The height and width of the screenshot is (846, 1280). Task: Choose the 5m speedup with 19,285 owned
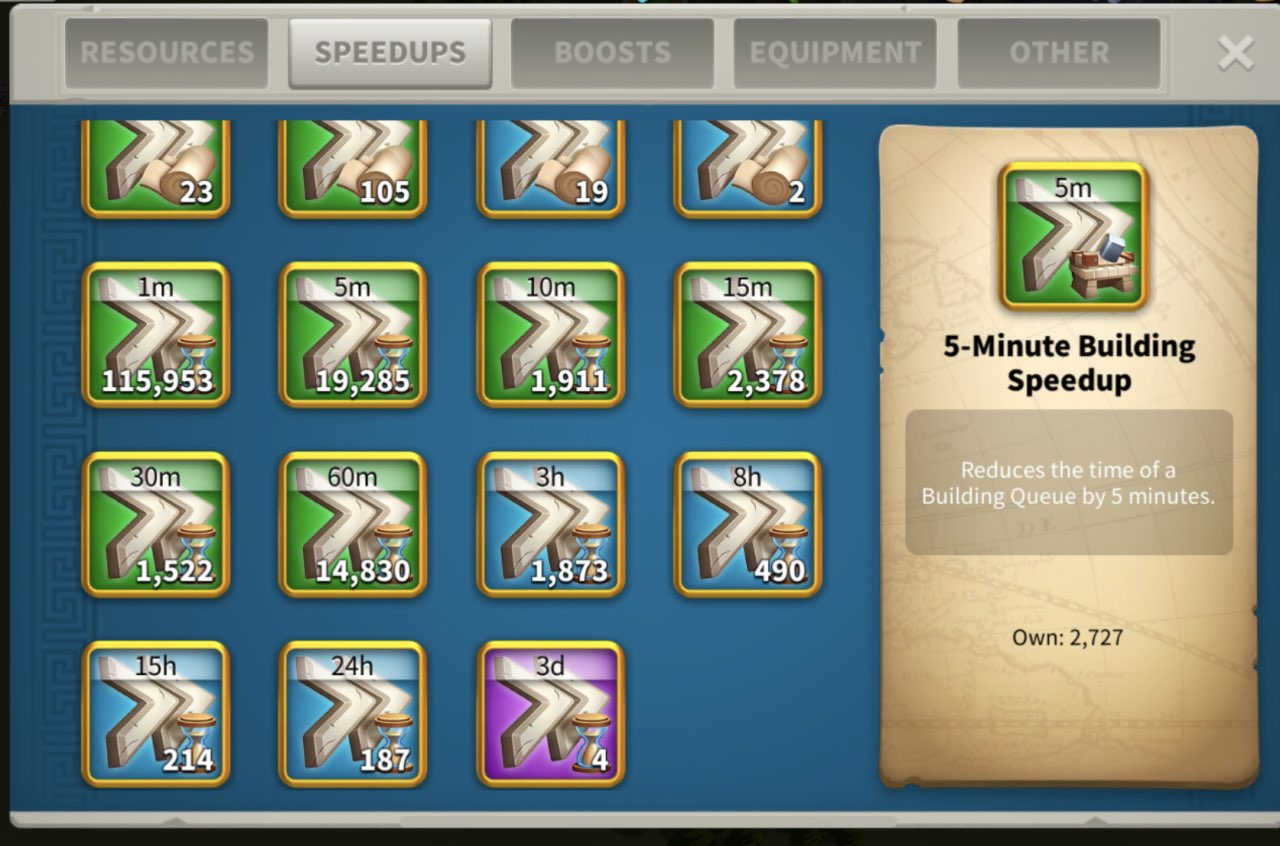(x=353, y=335)
